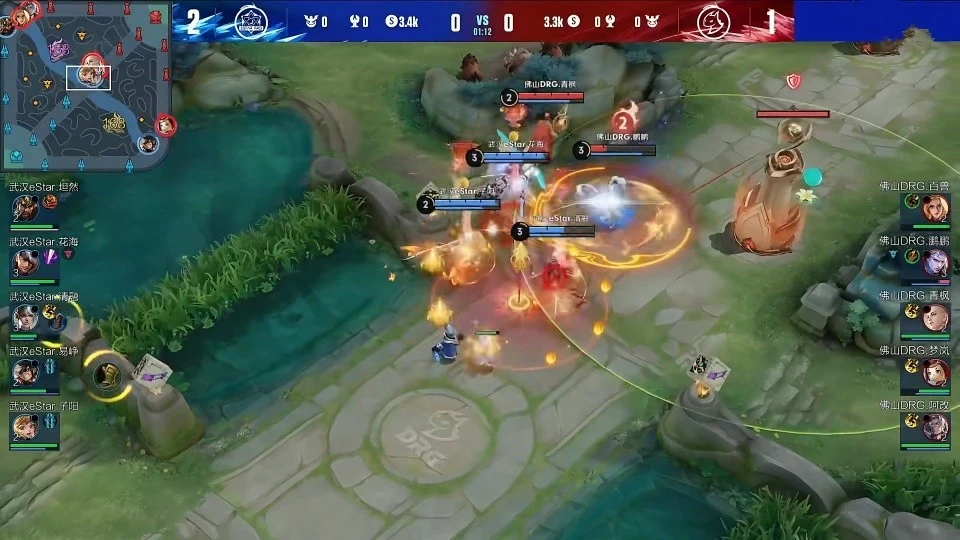The height and width of the screenshot is (540, 960).
Task: Select player 佛山DRG.梦岚's portrait
Action: pyautogui.click(x=935, y=373)
